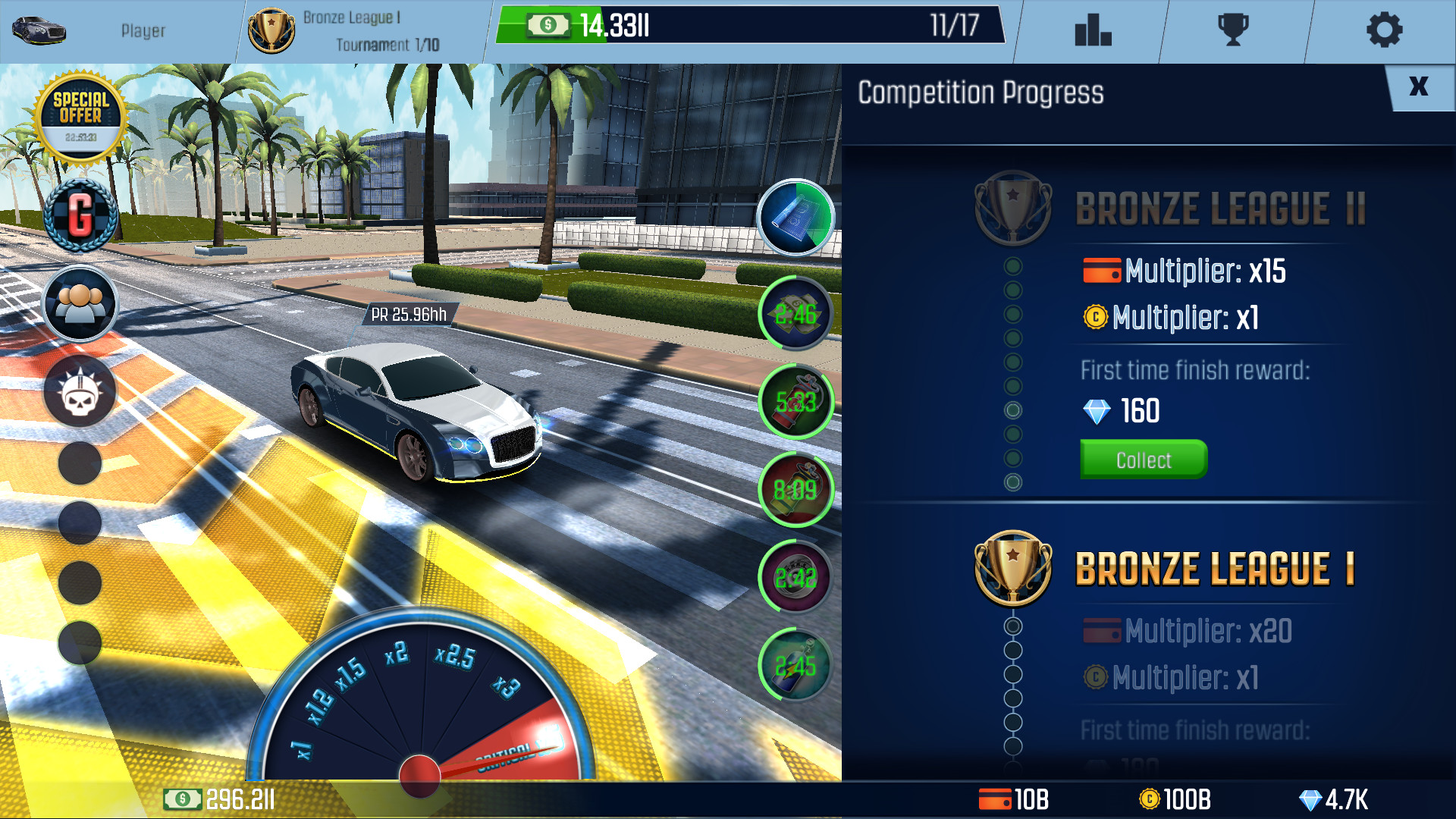Open the statistics bar chart icon

click(x=1092, y=30)
